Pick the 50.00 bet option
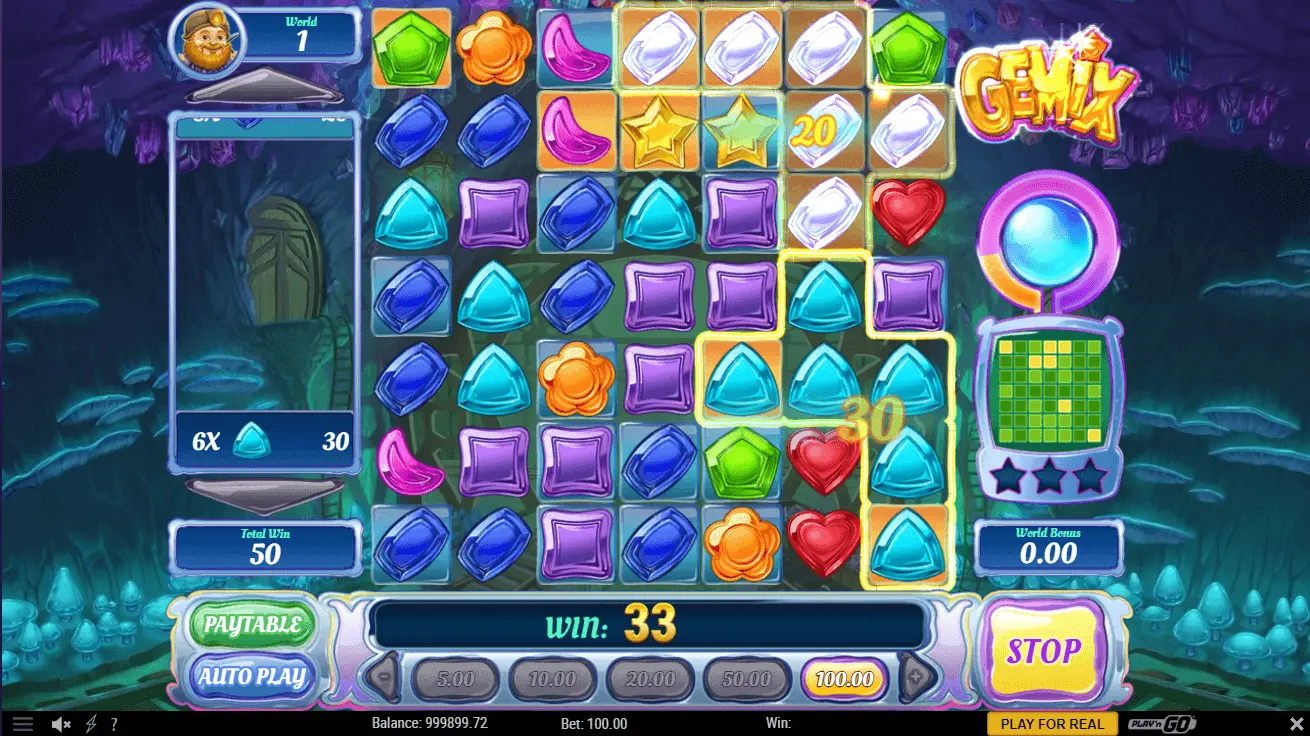The image size is (1310, 736). click(x=747, y=680)
